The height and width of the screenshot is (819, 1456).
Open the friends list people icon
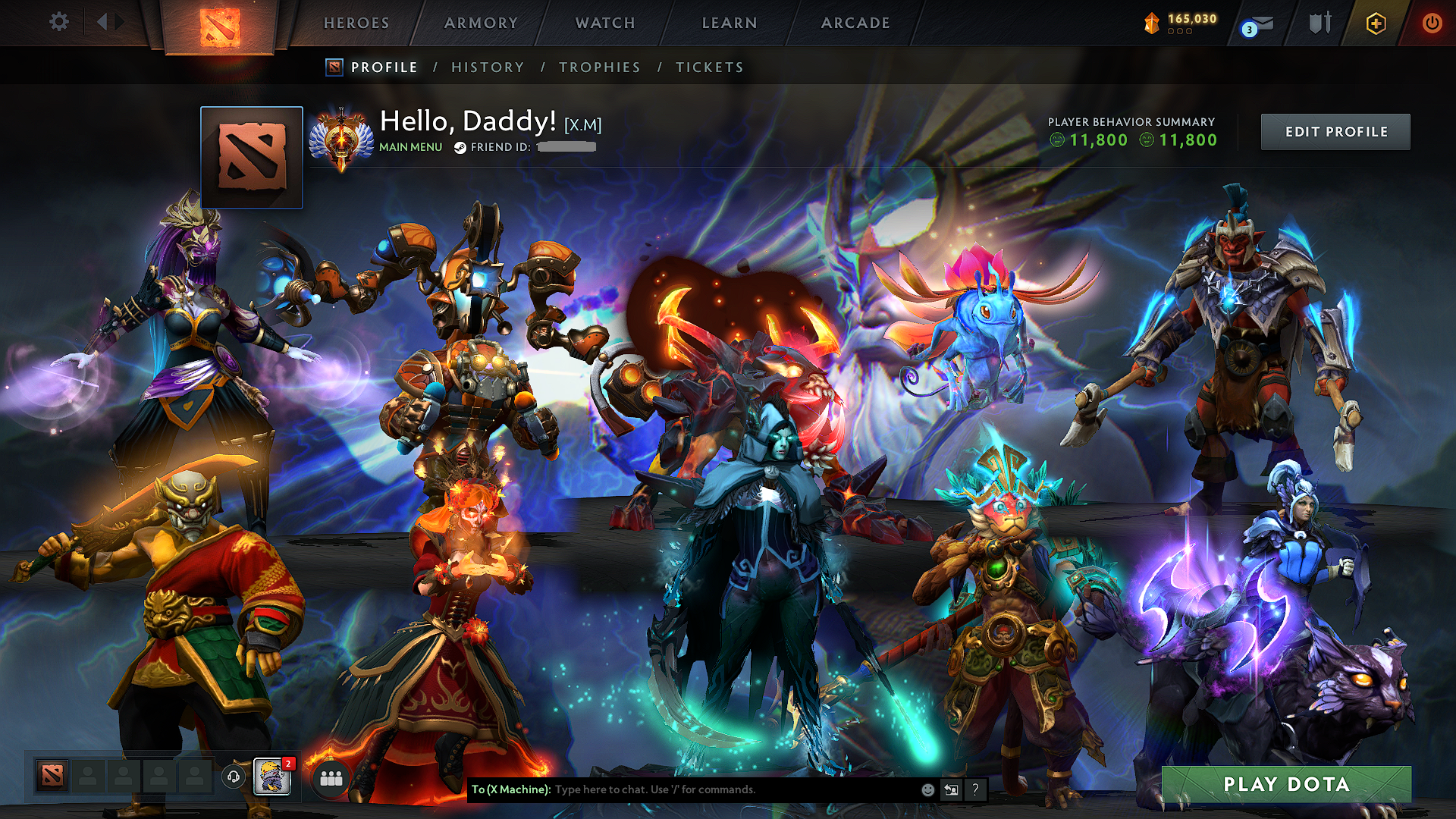331,778
